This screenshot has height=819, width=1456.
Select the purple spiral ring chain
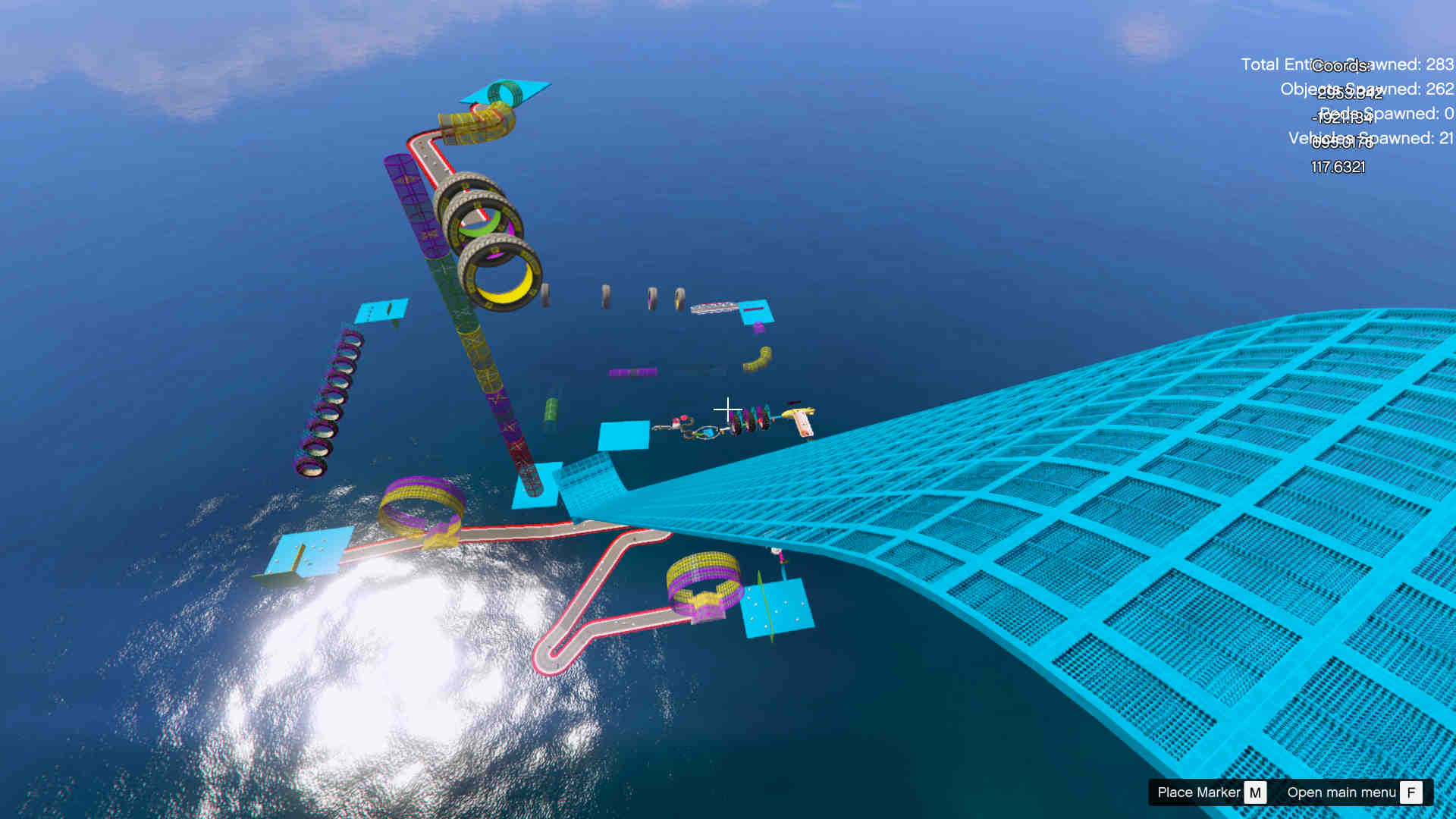pos(330,402)
